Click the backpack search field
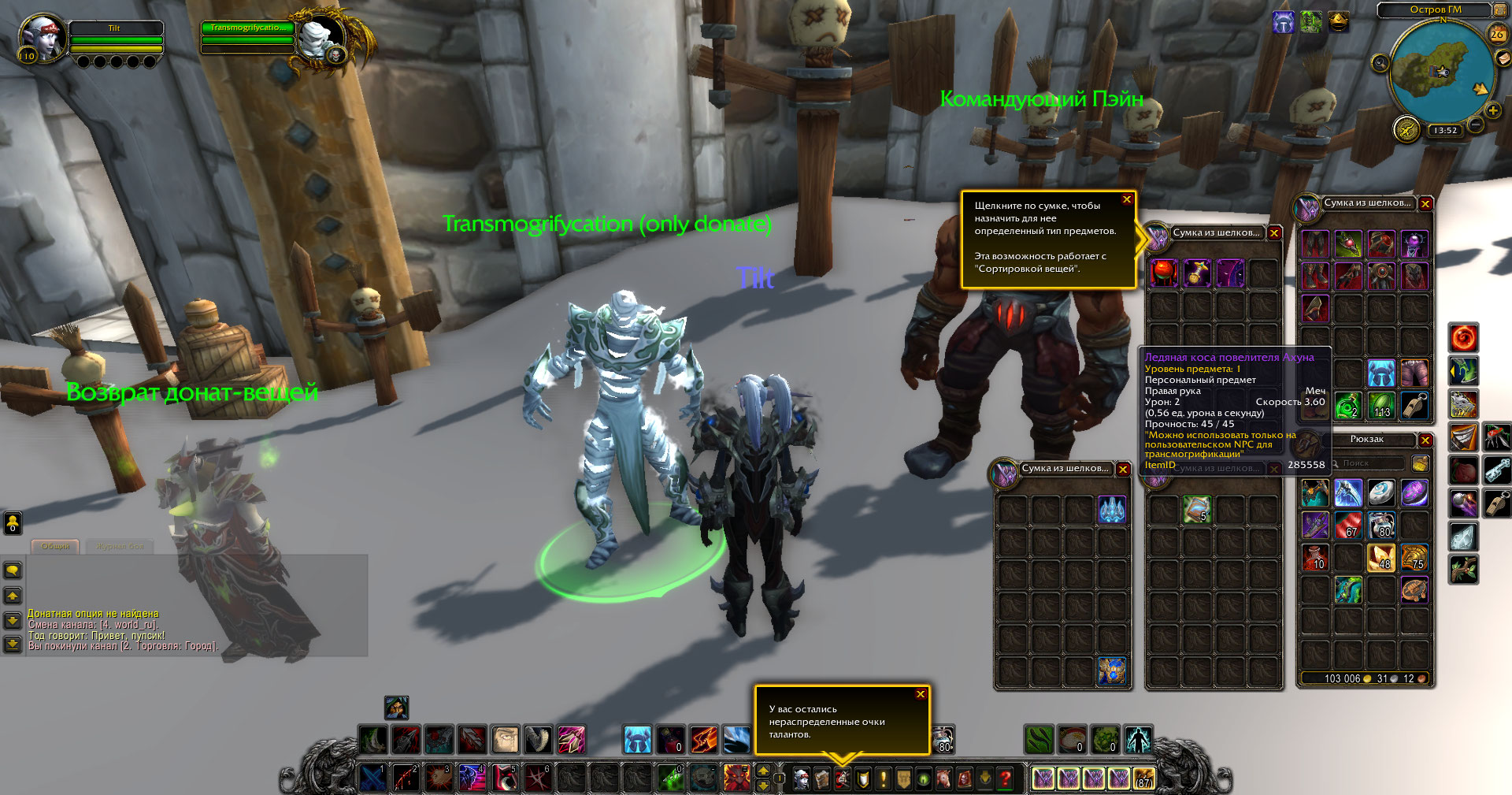 1369,463
